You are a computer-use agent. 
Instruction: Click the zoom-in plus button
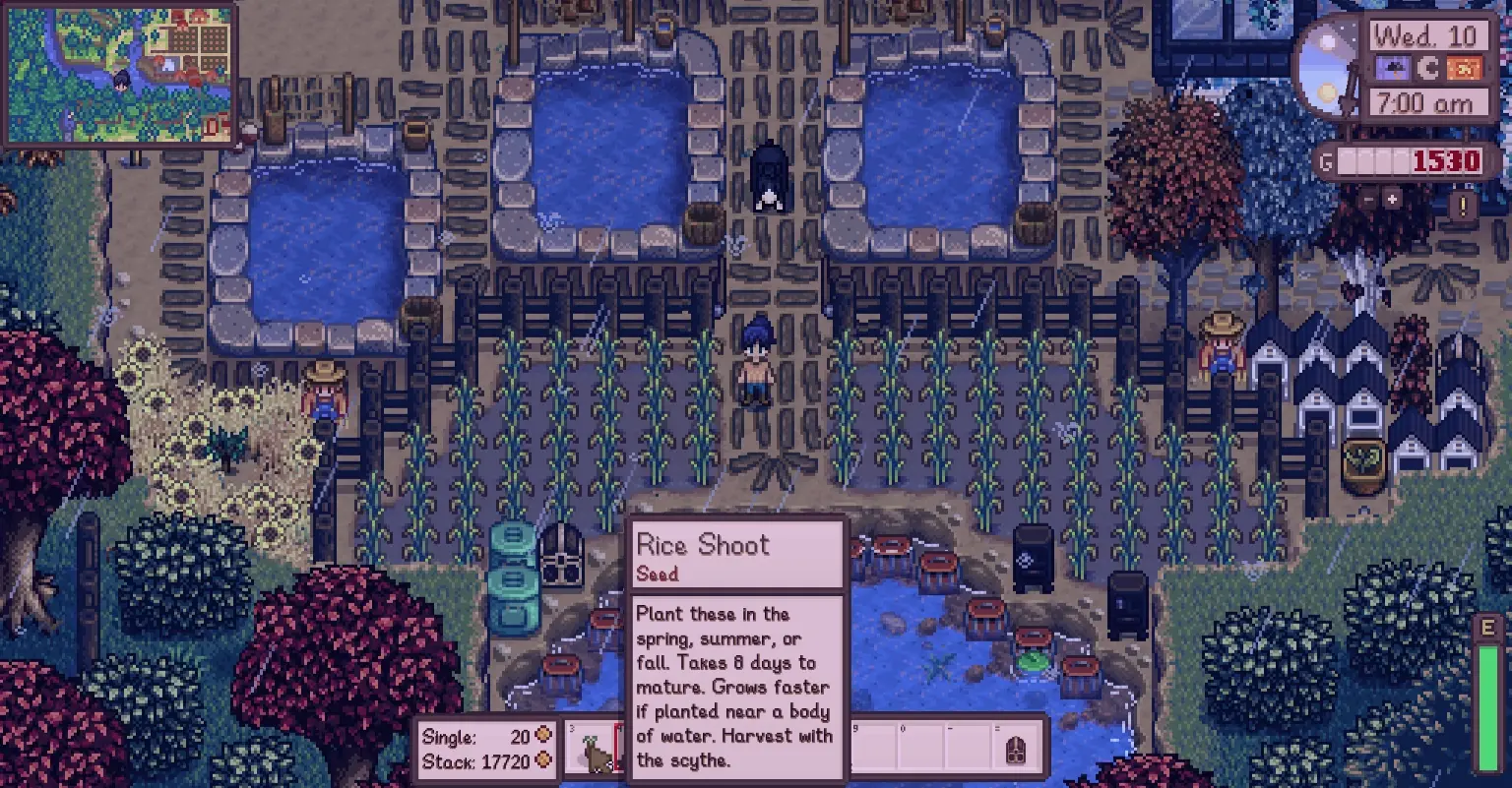1392,200
